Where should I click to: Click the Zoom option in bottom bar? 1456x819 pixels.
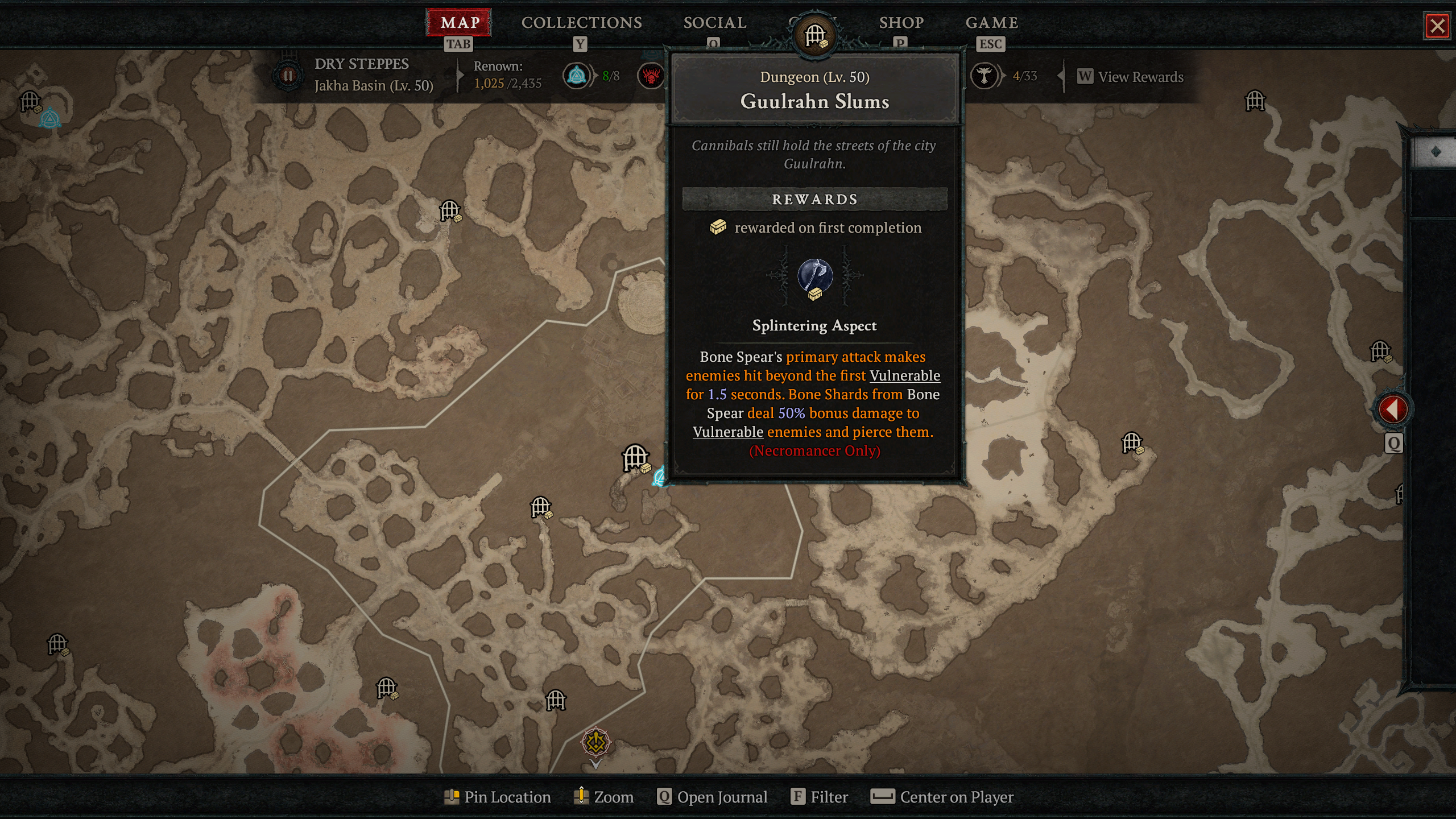(x=604, y=797)
